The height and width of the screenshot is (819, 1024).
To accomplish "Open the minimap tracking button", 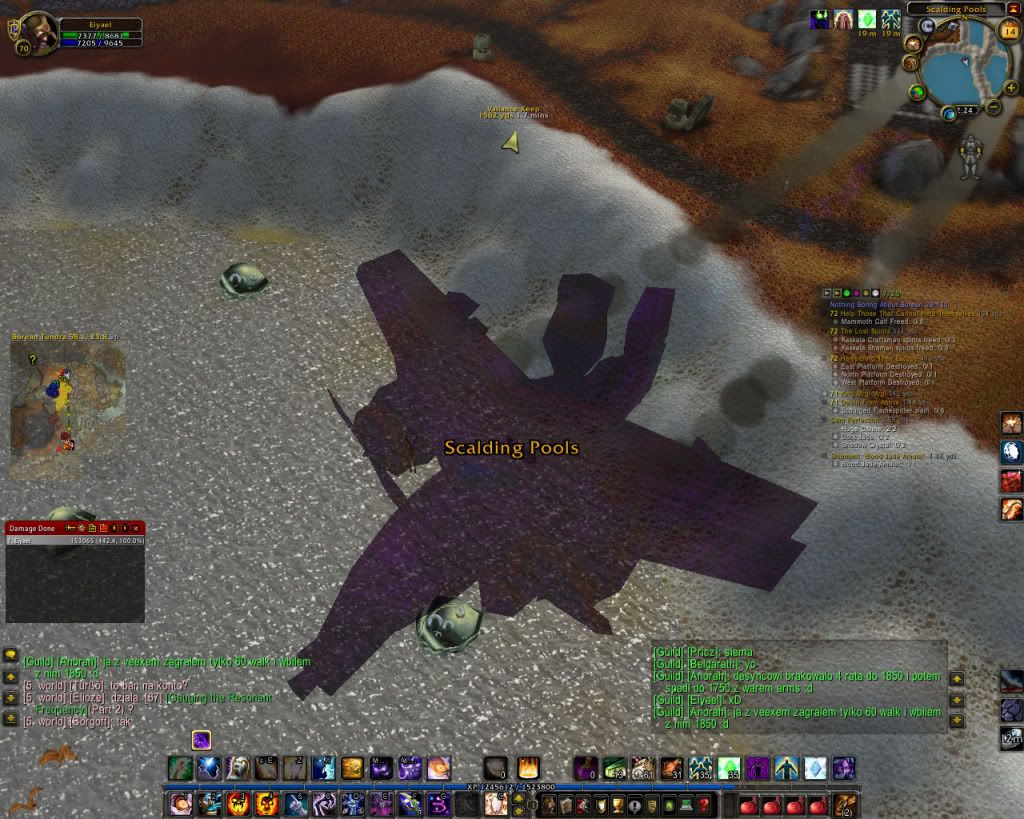I will (914, 44).
